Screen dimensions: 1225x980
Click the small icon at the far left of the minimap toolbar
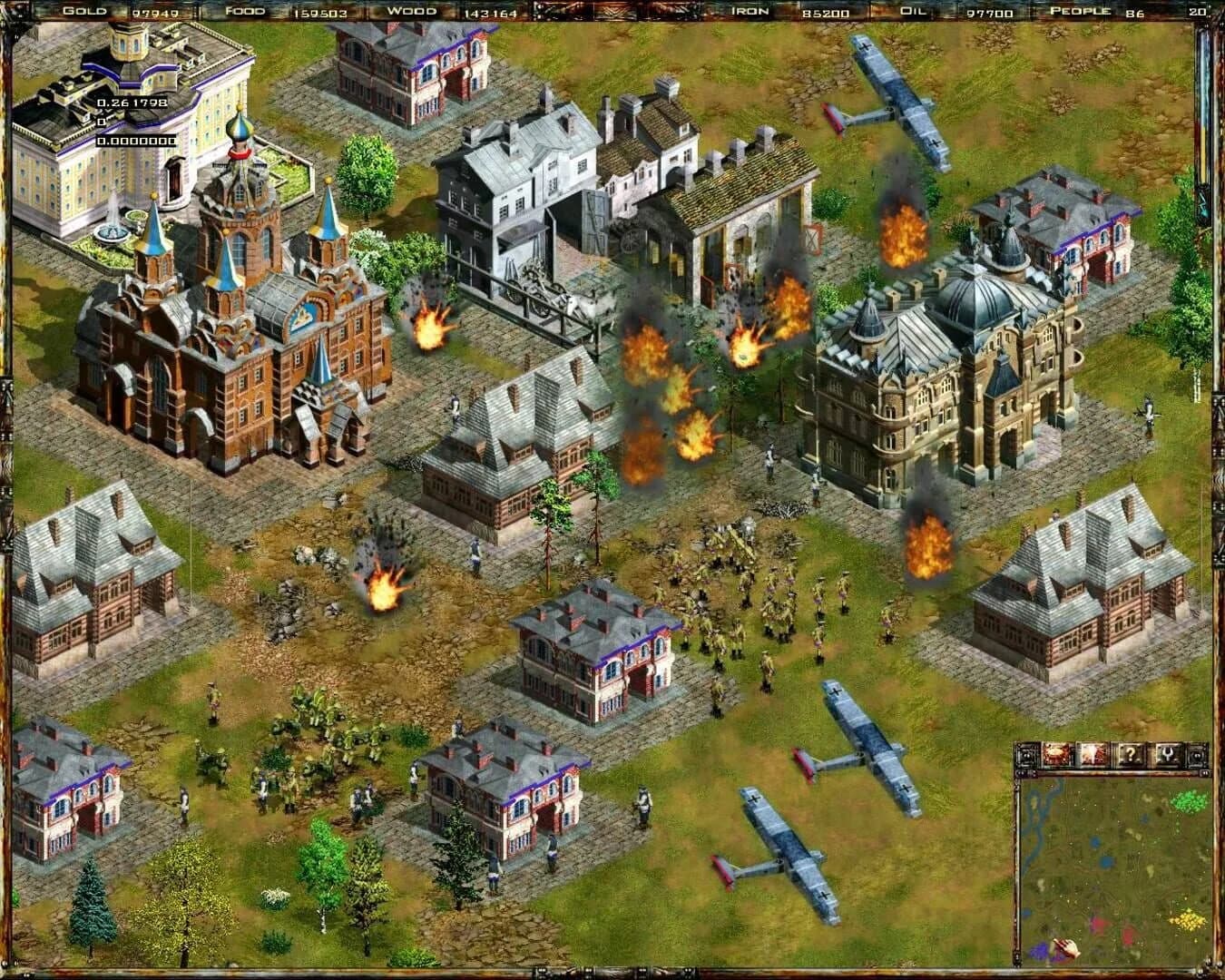click(1027, 755)
